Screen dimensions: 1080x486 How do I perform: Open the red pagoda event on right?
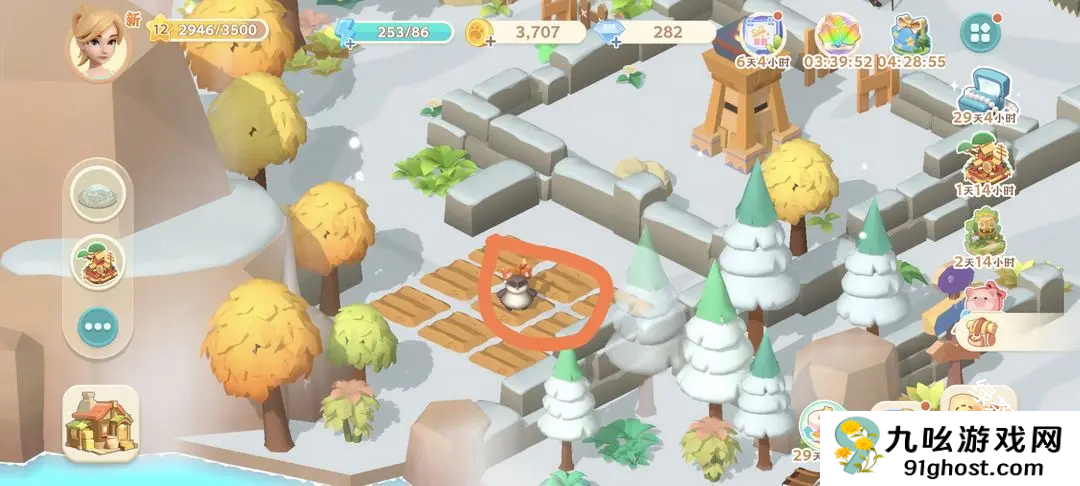(984, 163)
